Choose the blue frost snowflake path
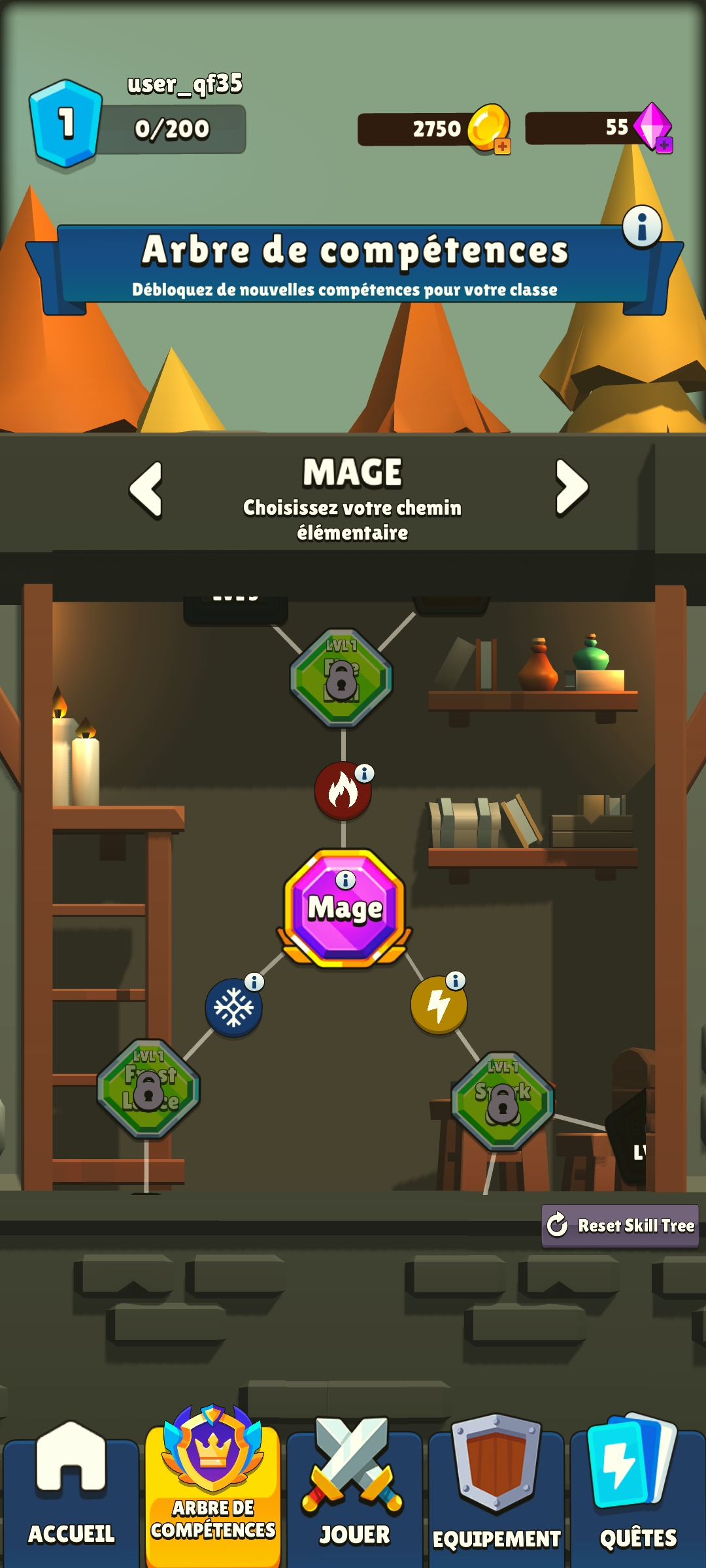Image resolution: width=706 pixels, height=1568 pixels. tap(233, 1007)
